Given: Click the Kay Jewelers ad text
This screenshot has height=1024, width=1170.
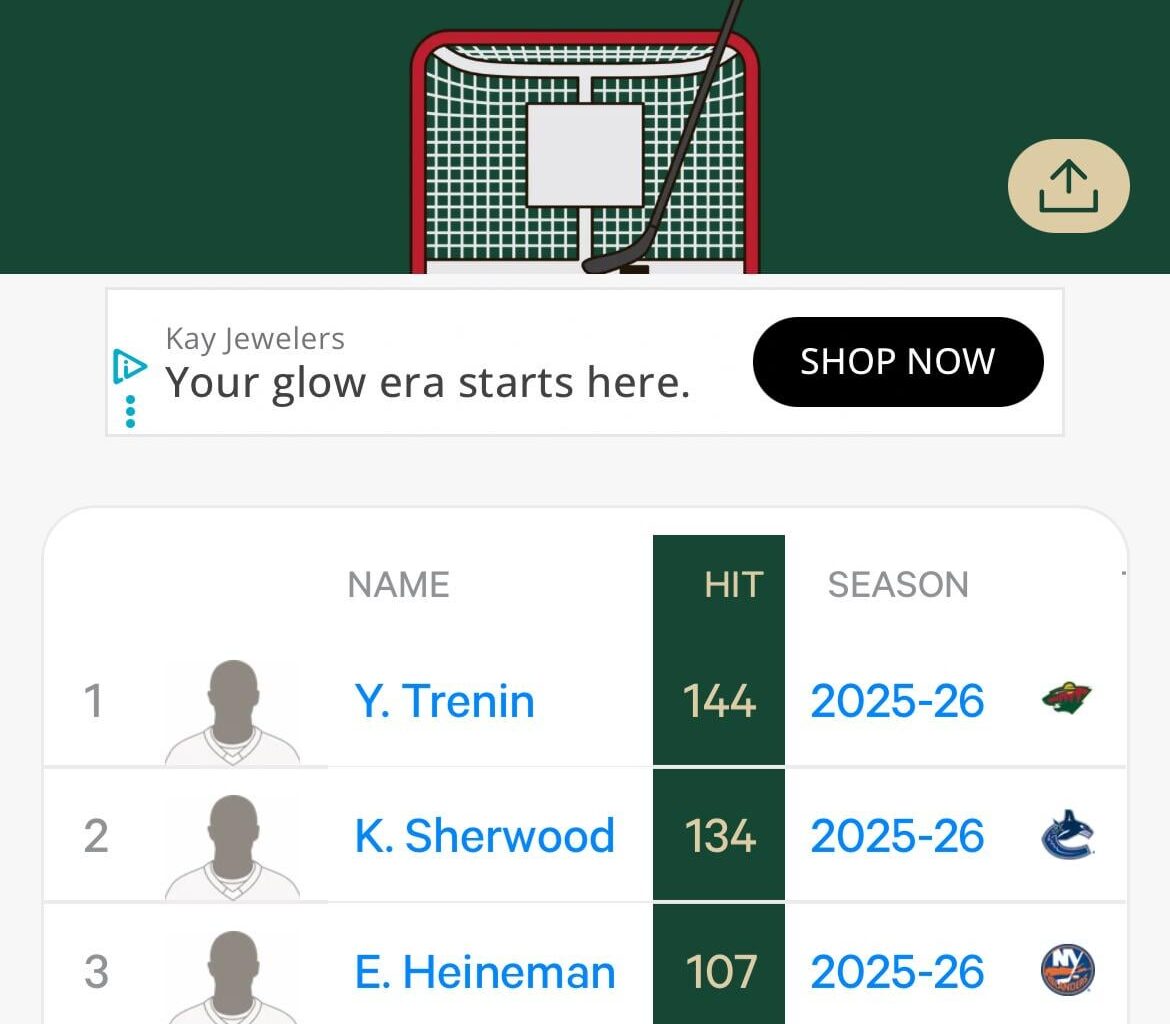Looking at the screenshot, I should tap(427, 381).
